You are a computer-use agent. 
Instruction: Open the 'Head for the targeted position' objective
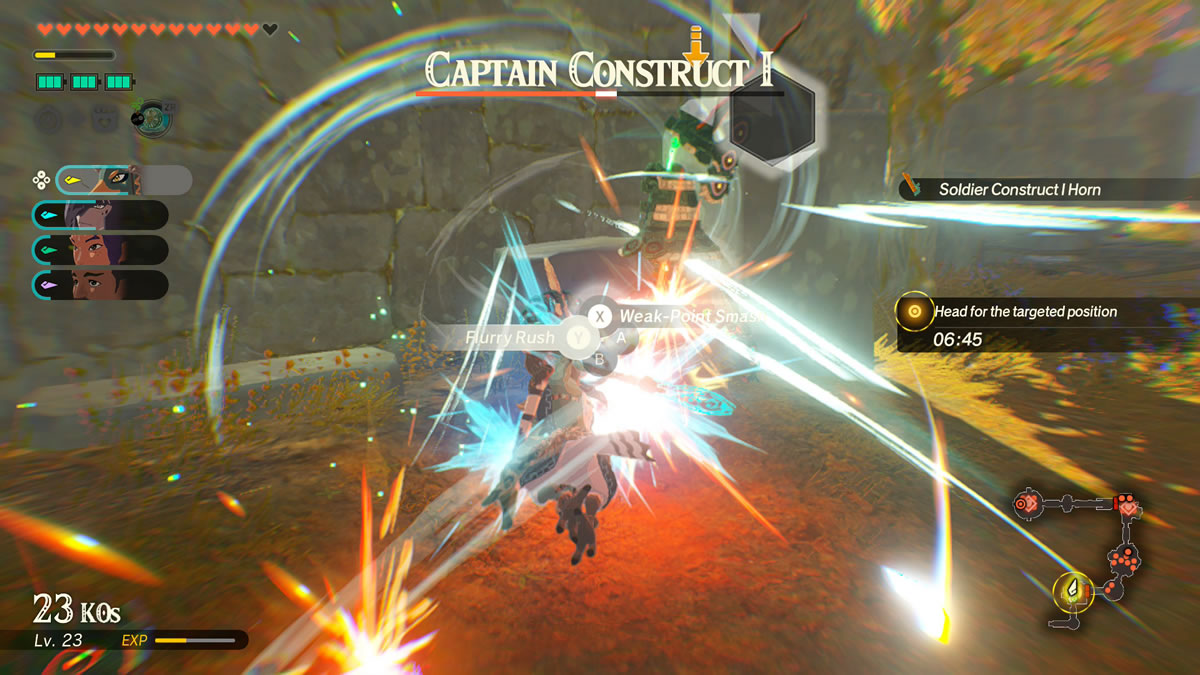point(1025,312)
